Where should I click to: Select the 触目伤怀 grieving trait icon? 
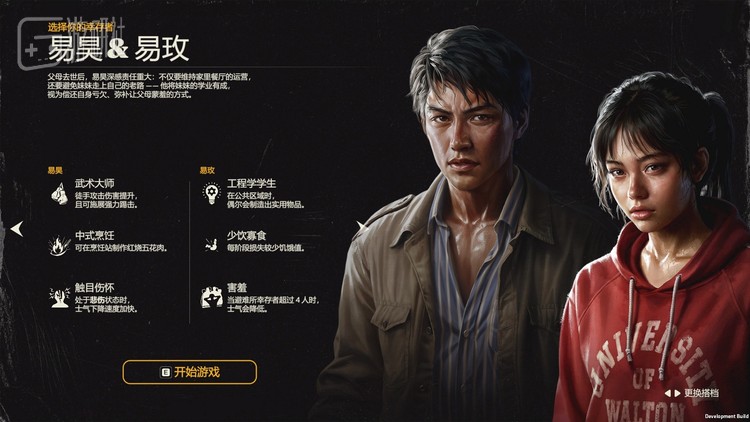[58, 295]
